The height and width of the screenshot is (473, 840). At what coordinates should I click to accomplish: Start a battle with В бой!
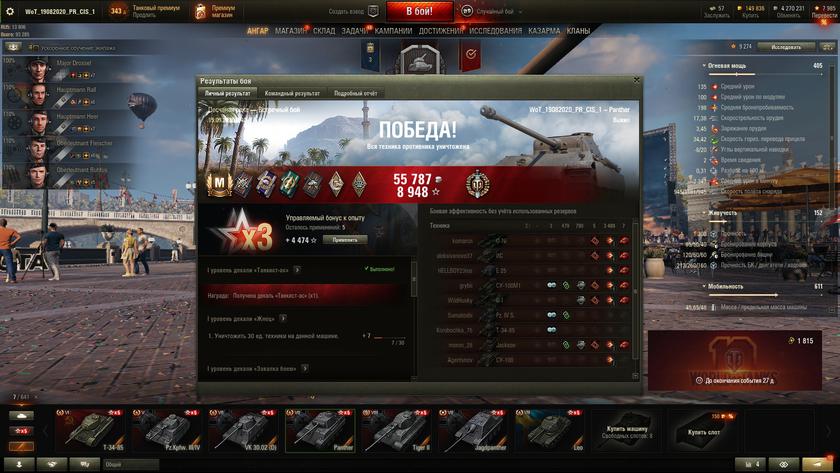[x=420, y=11]
